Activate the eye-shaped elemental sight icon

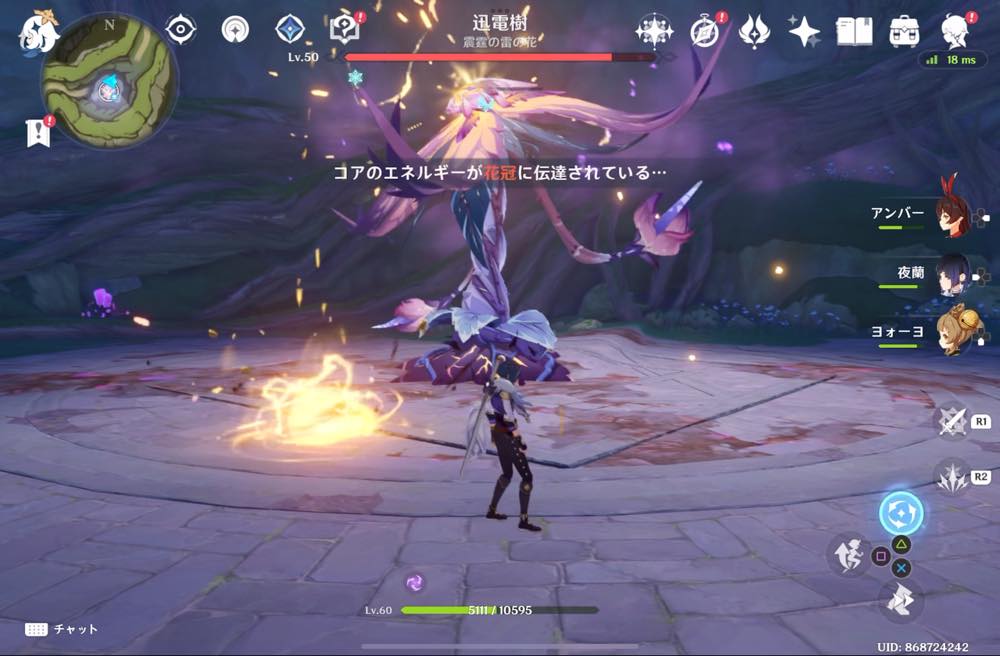tap(180, 30)
